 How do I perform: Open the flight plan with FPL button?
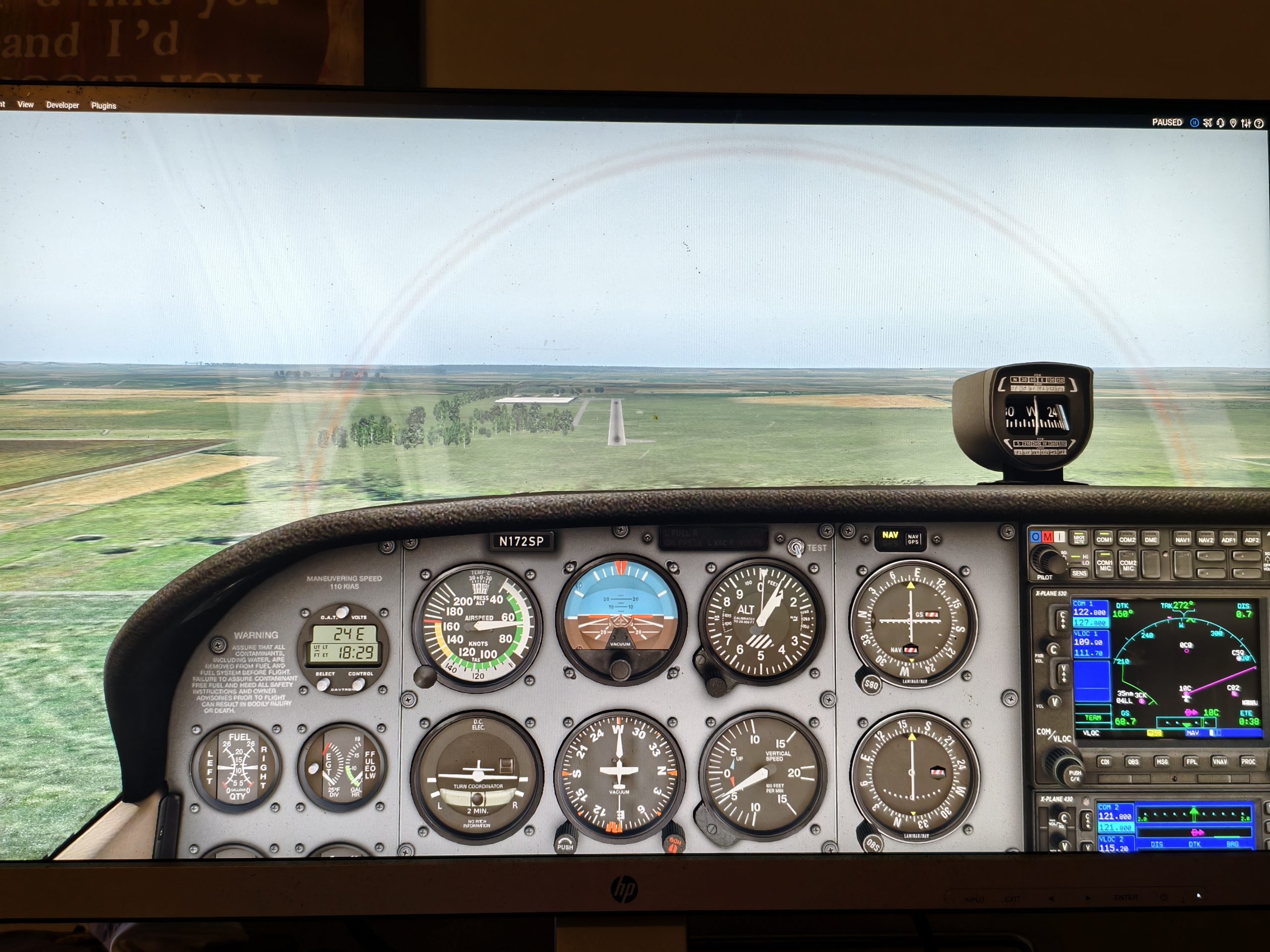pos(1191,762)
